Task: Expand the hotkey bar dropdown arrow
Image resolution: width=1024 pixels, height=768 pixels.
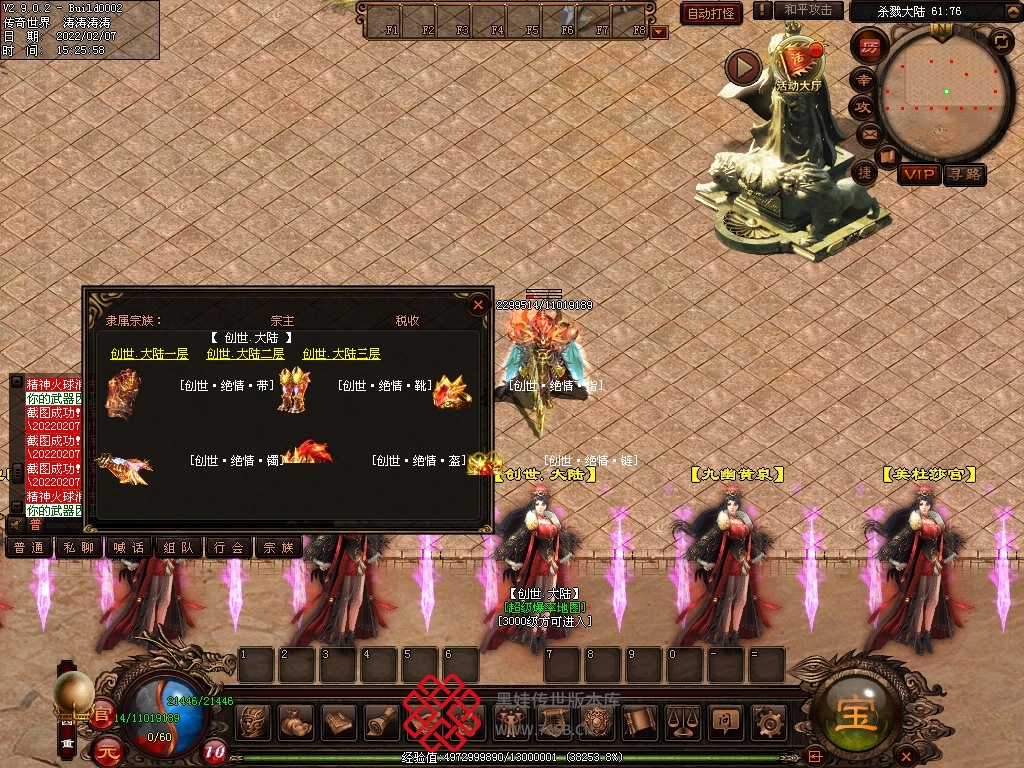Action: (658, 31)
